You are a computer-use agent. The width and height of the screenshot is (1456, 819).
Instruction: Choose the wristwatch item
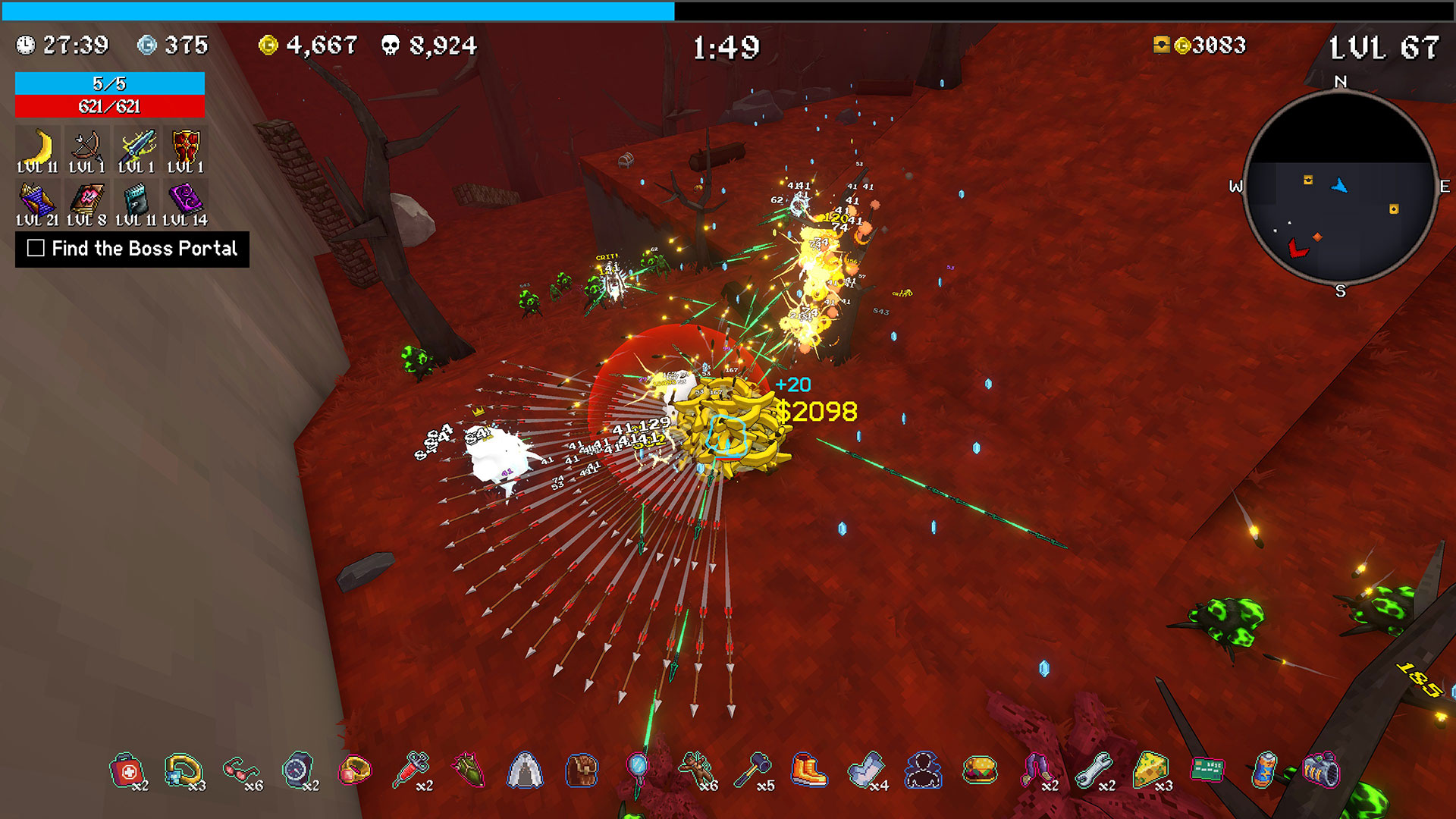(x=297, y=770)
